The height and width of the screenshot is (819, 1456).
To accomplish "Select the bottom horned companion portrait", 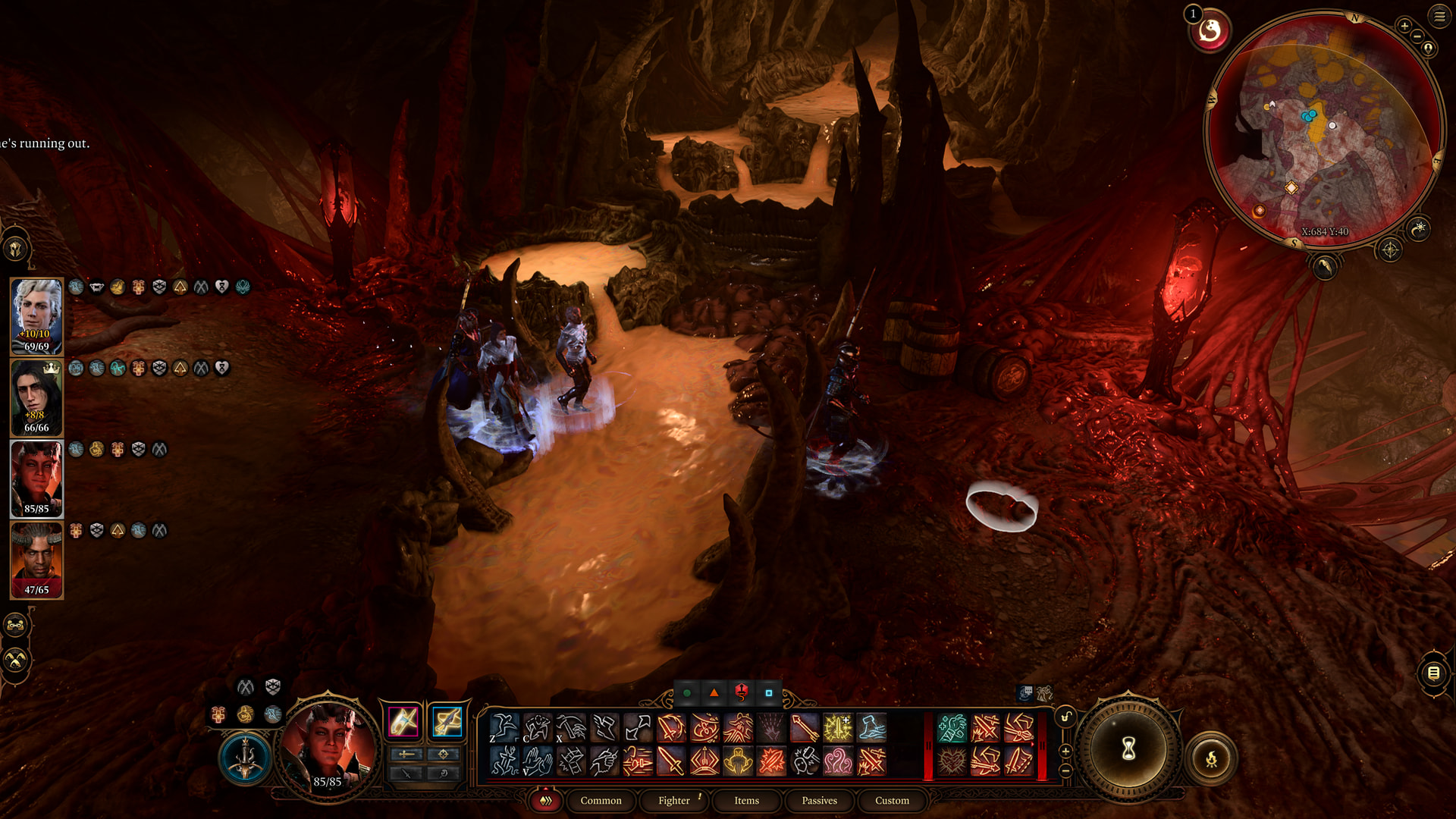I will pos(36,560).
